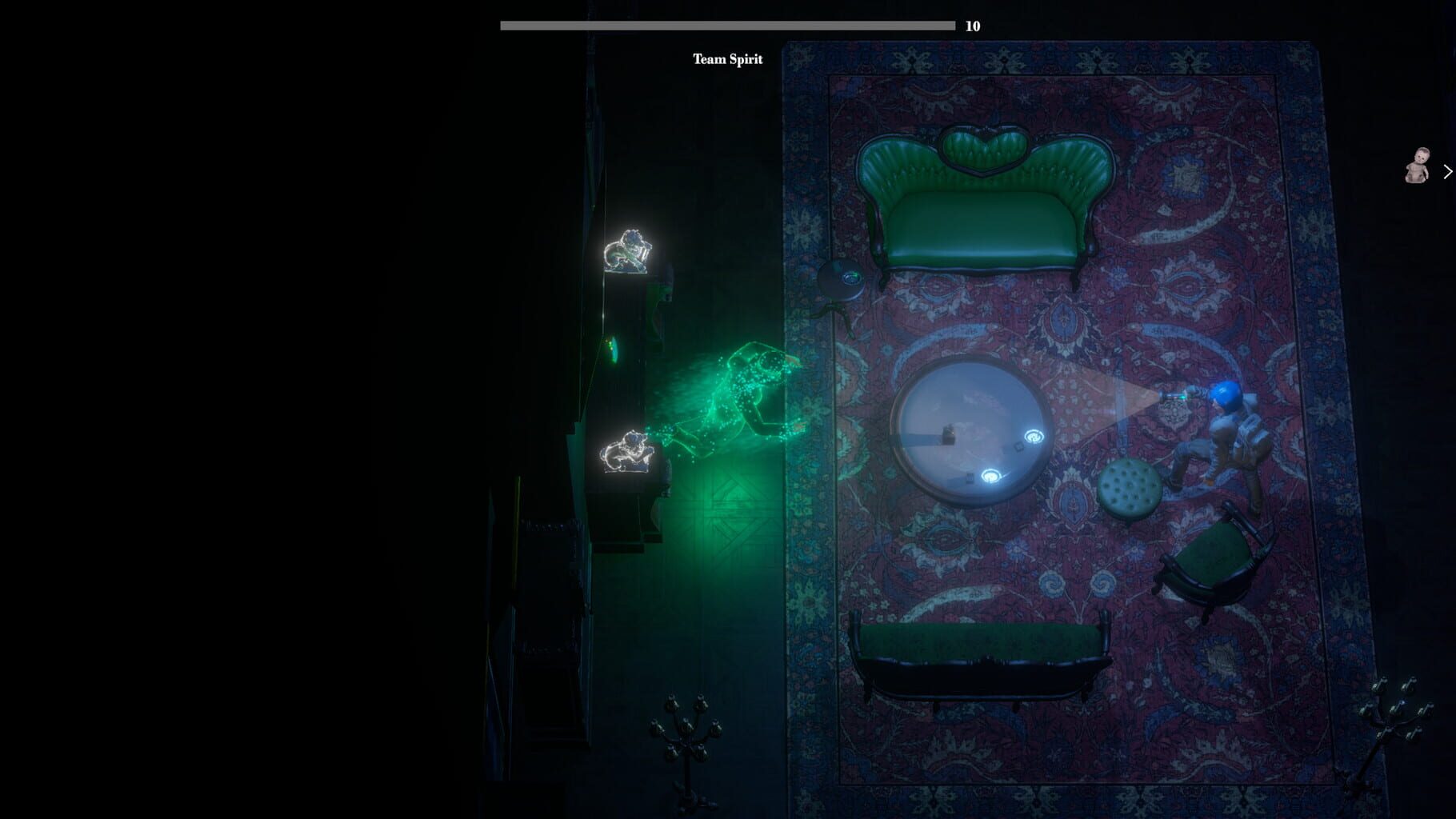Click the score counter showing 10

(973, 25)
